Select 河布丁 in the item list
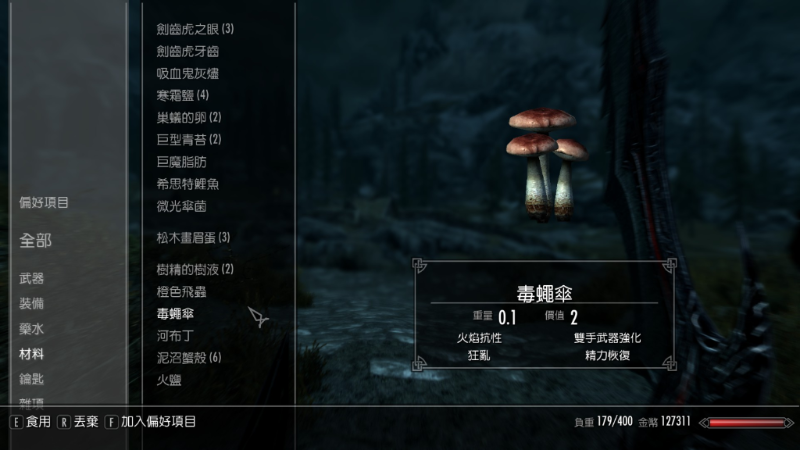The width and height of the screenshot is (800, 450). [175, 336]
